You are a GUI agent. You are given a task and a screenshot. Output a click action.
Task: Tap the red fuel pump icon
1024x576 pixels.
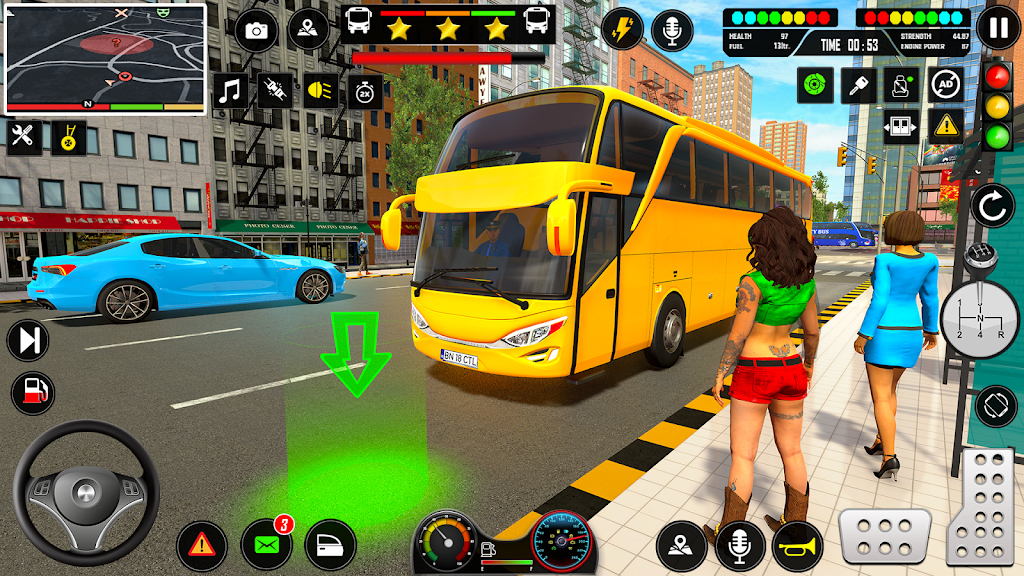tap(33, 392)
